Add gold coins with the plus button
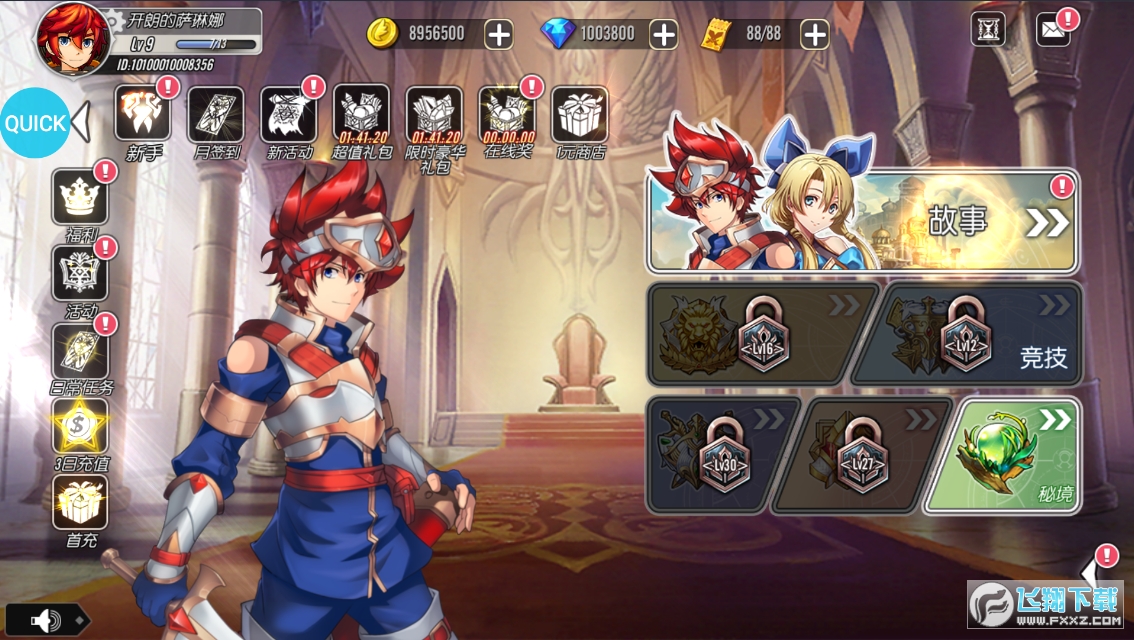This screenshot has height=640, width=1134. tap(498, 33)
